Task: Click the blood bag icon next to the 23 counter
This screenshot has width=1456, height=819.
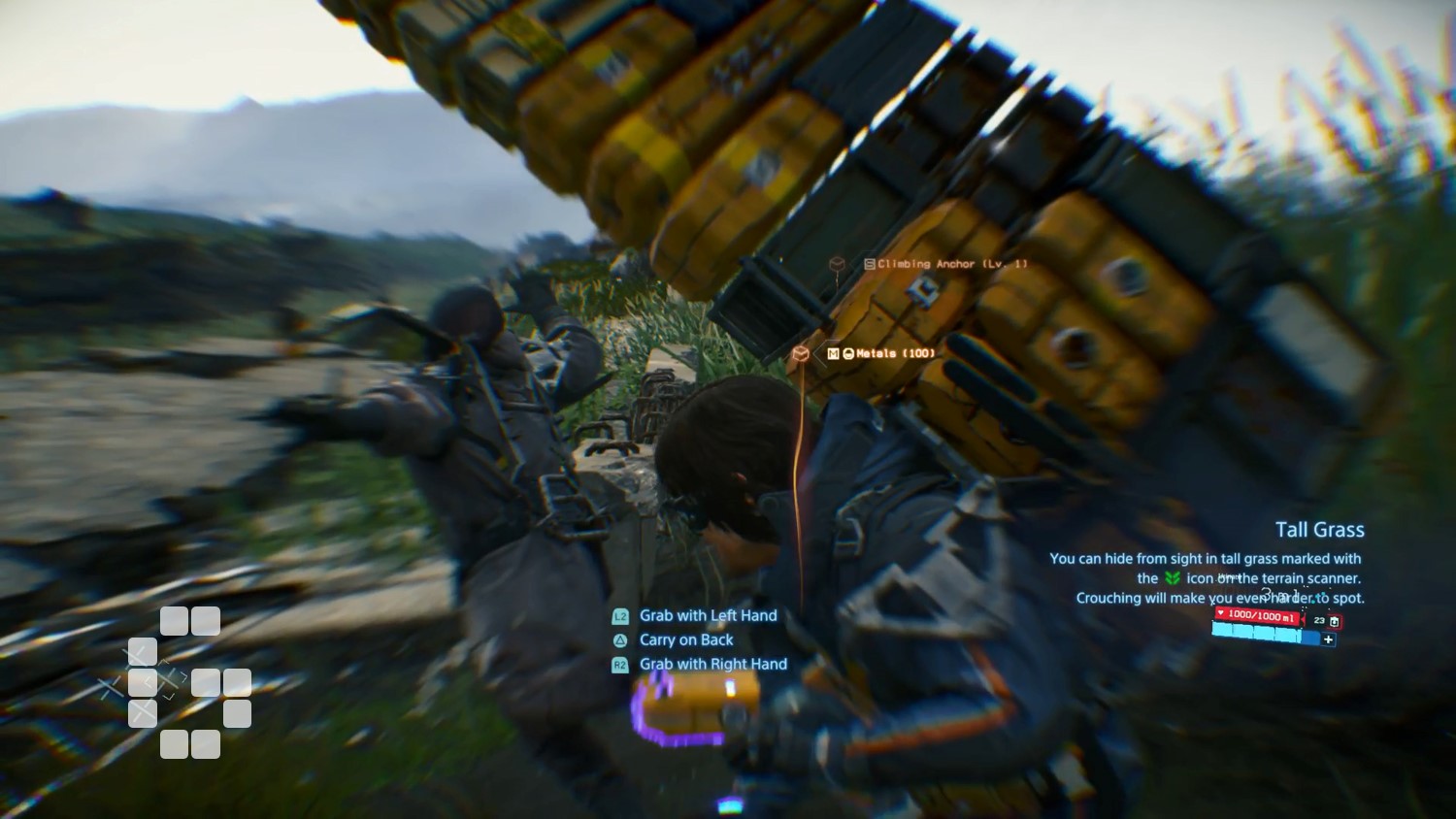Action: (1335, 621)
